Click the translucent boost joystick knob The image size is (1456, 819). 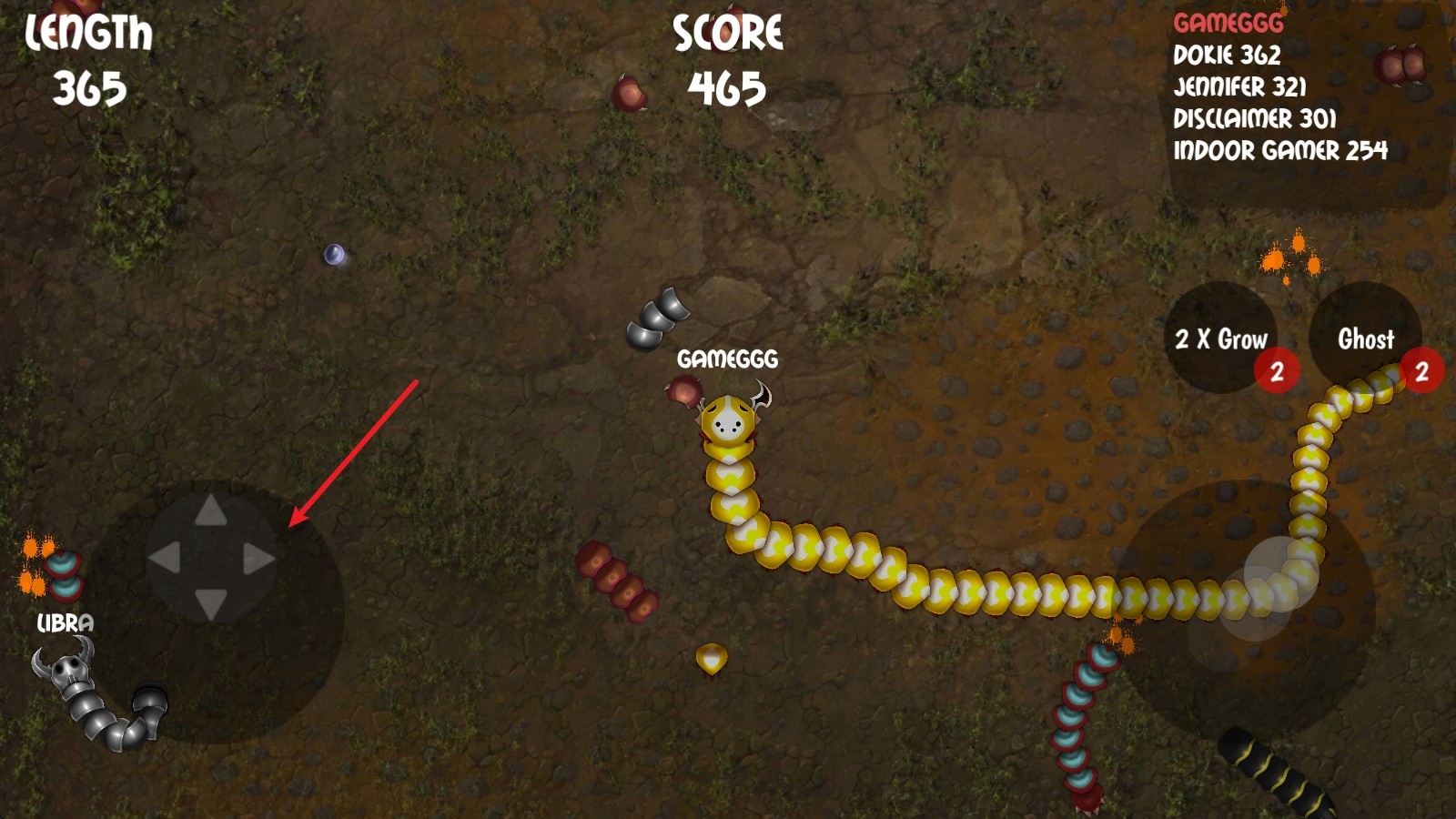[x=1280, y=573]
